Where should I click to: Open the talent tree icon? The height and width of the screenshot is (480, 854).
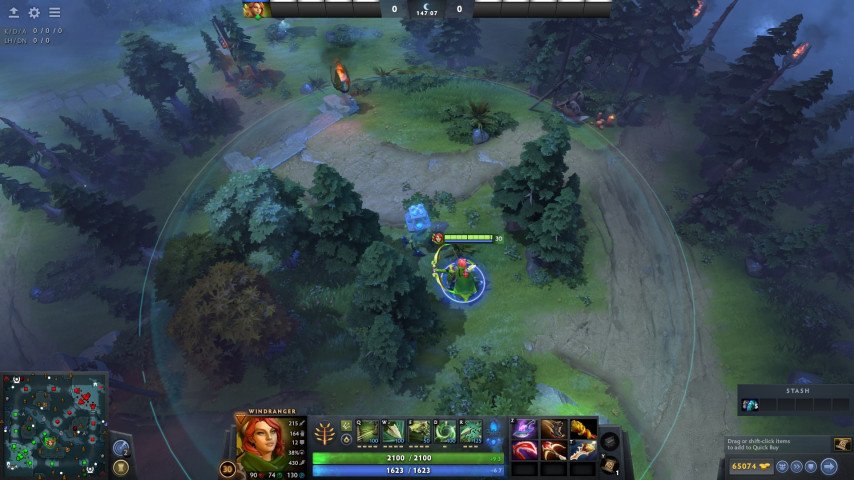point(326,434)
